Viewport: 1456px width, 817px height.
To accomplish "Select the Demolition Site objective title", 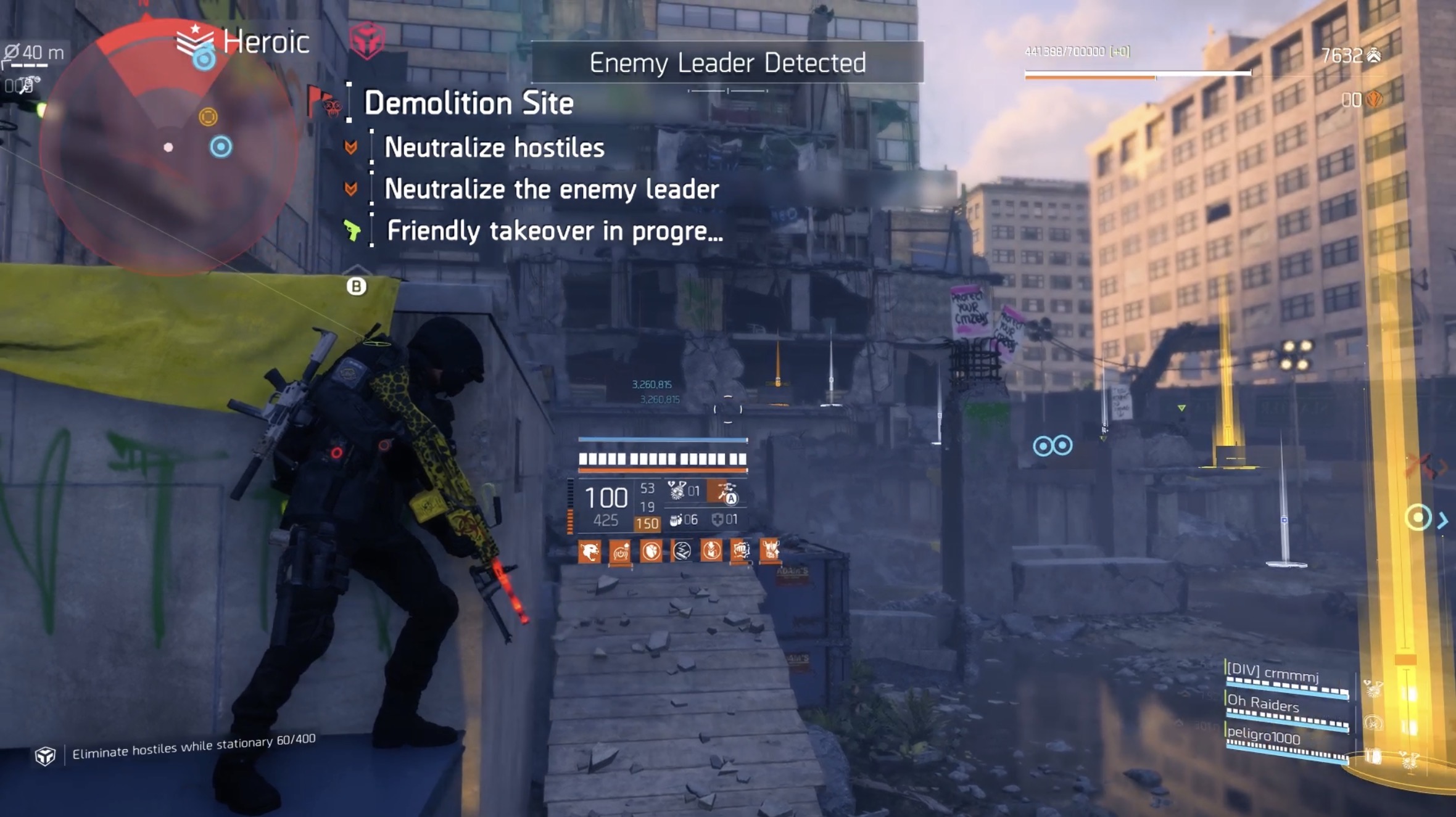I will point(468,103).
